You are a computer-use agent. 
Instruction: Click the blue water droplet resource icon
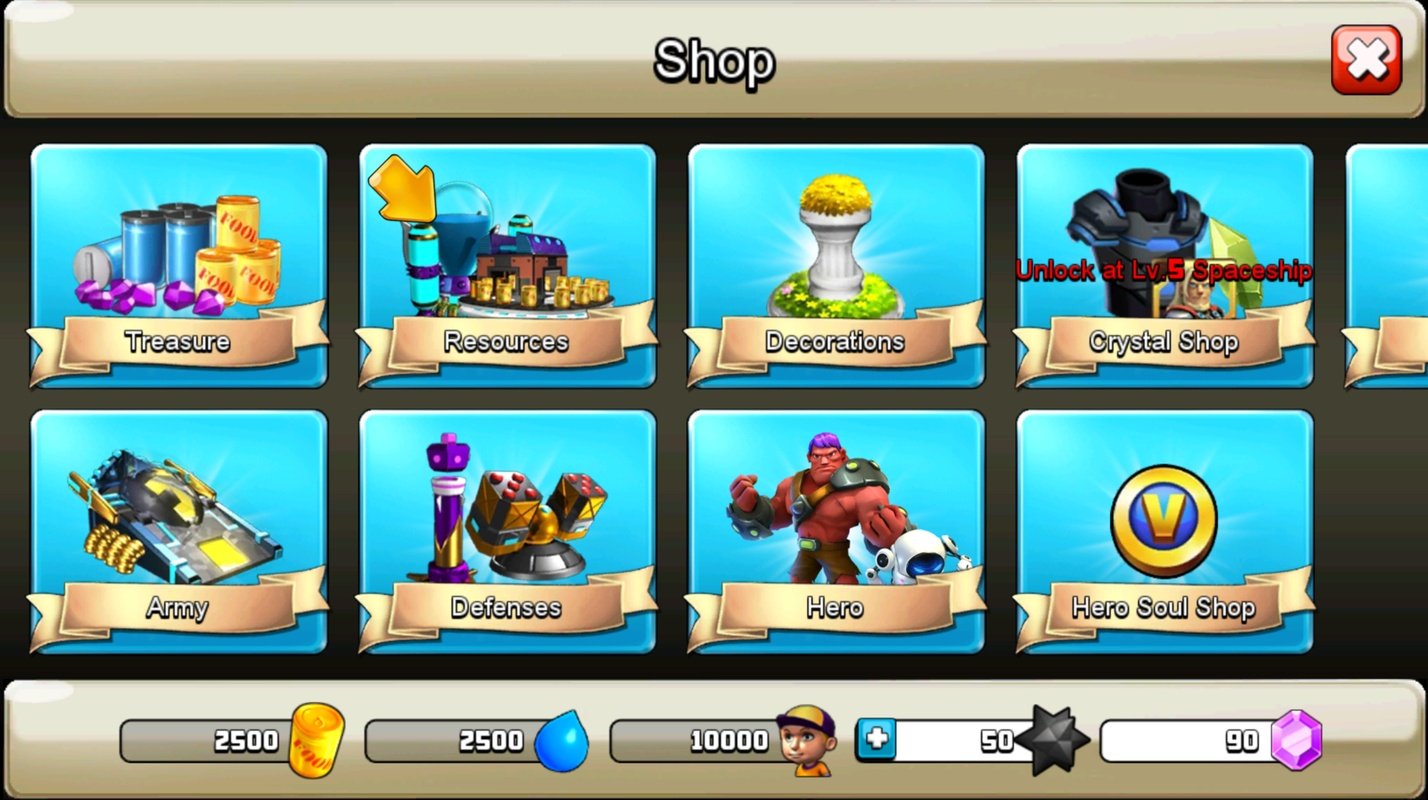point(562,740)
